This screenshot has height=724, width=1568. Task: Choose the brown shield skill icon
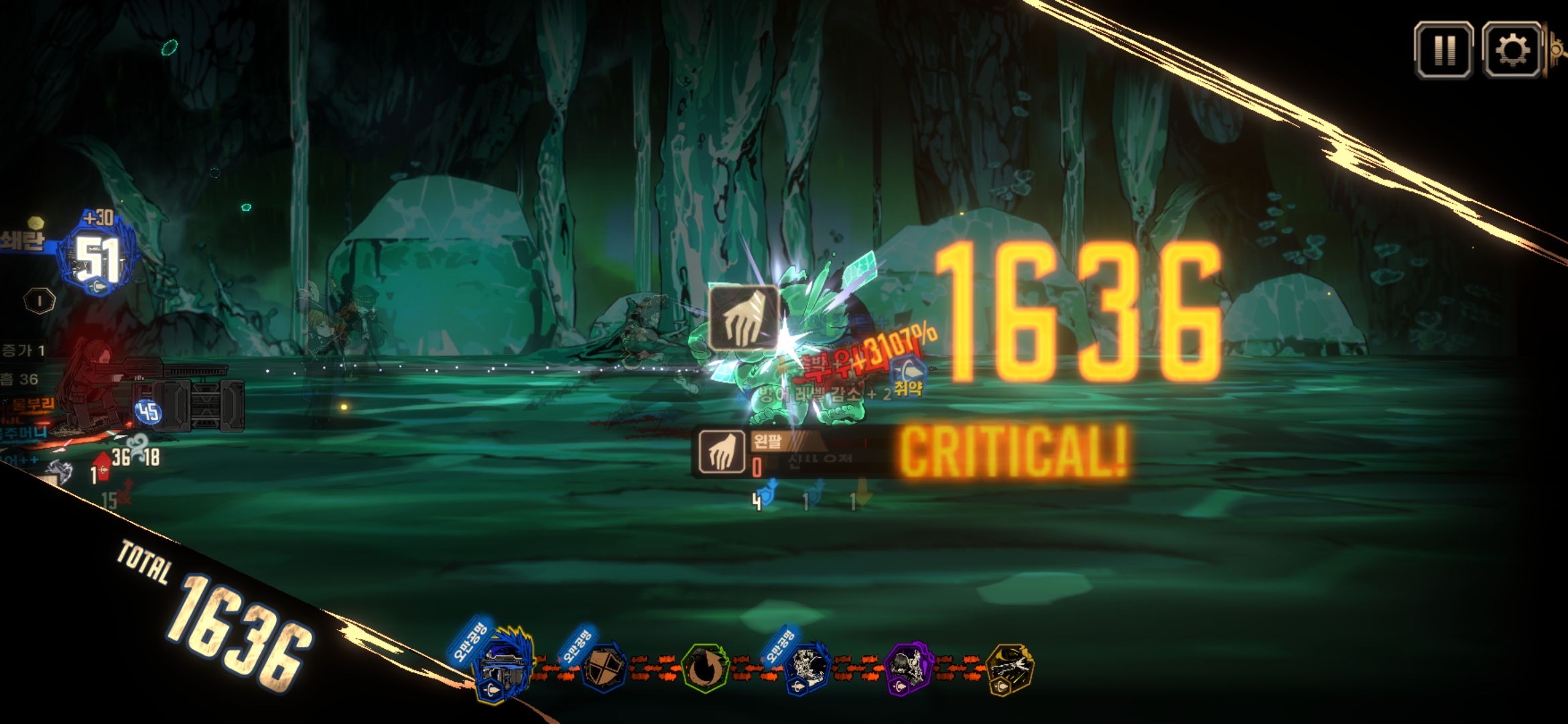click(x=604, y=668)
